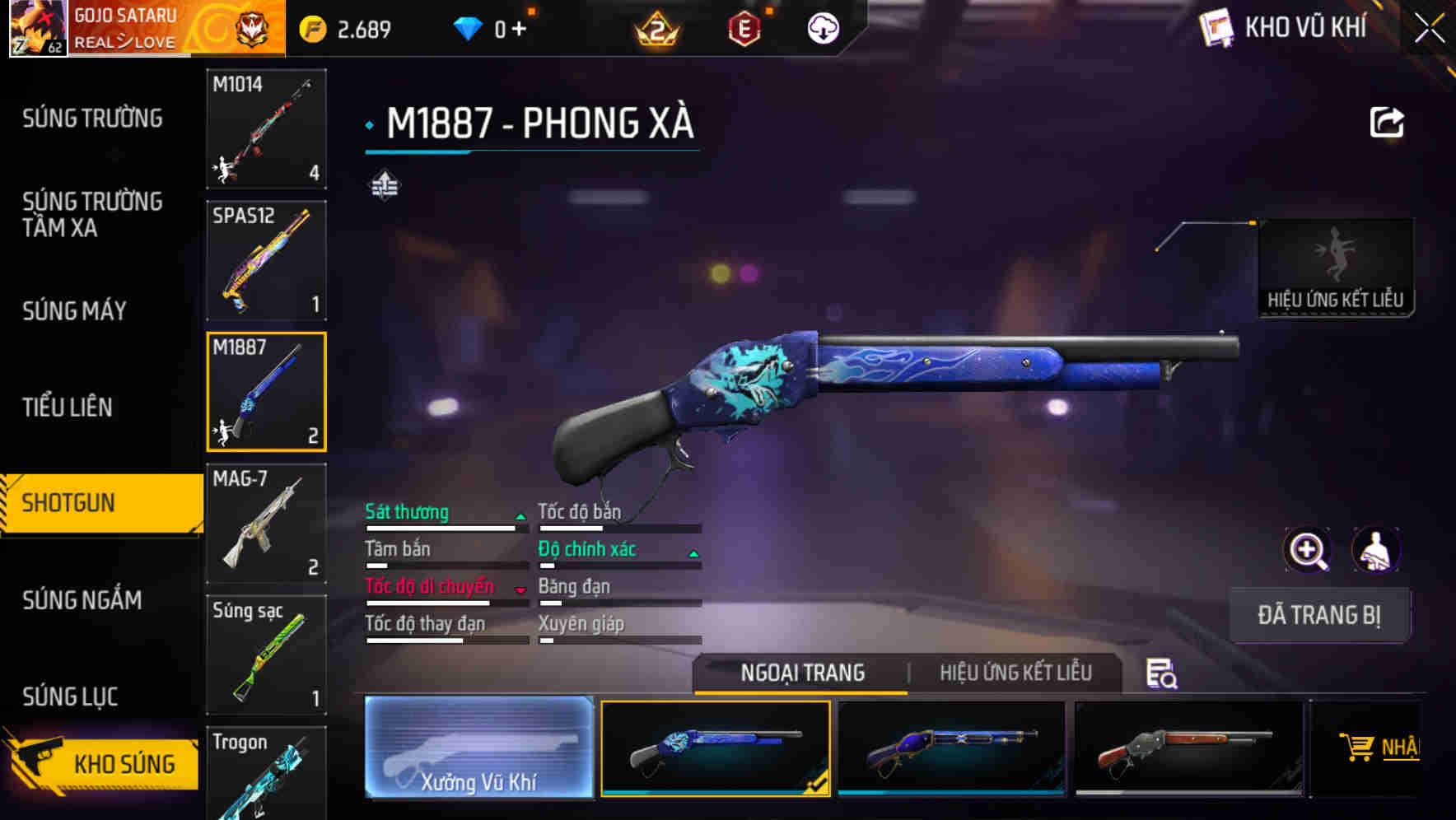
Task: Click the Kho Vũ Khí book icon
Action: pyautogui.click(x=1215, y=26)
